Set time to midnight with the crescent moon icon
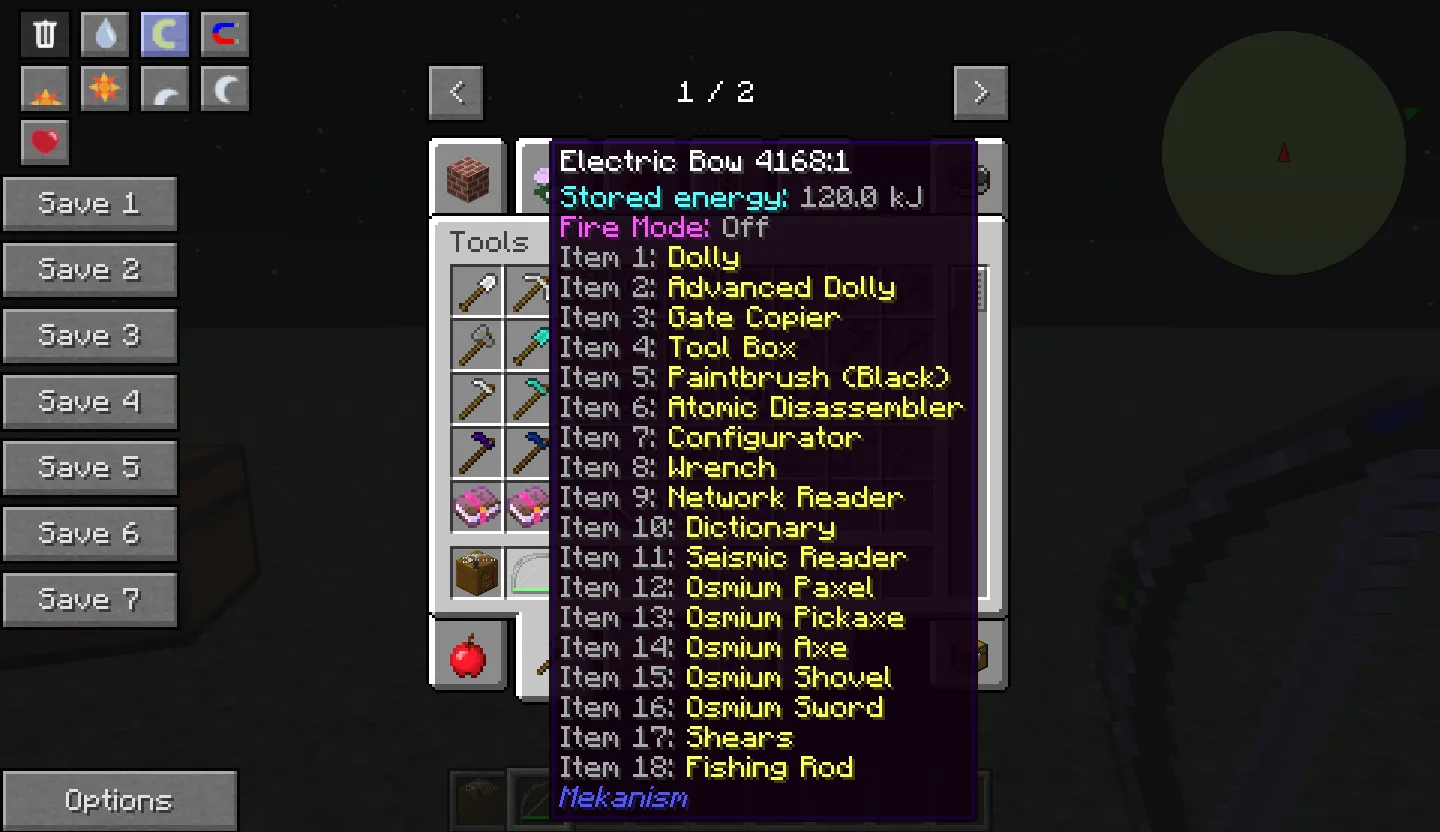 224,88
